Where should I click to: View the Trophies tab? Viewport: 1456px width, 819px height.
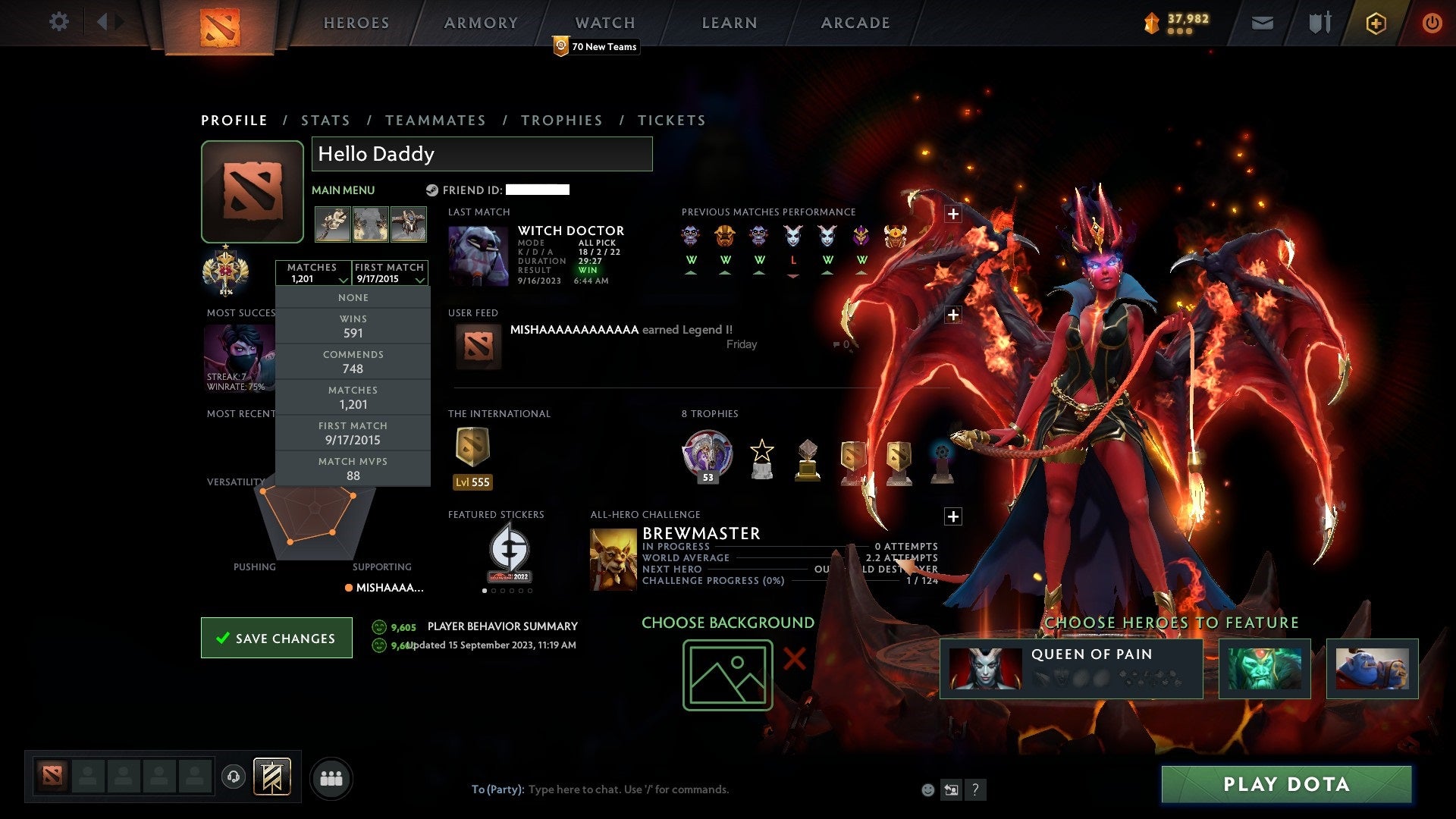(x=561, y=121)
